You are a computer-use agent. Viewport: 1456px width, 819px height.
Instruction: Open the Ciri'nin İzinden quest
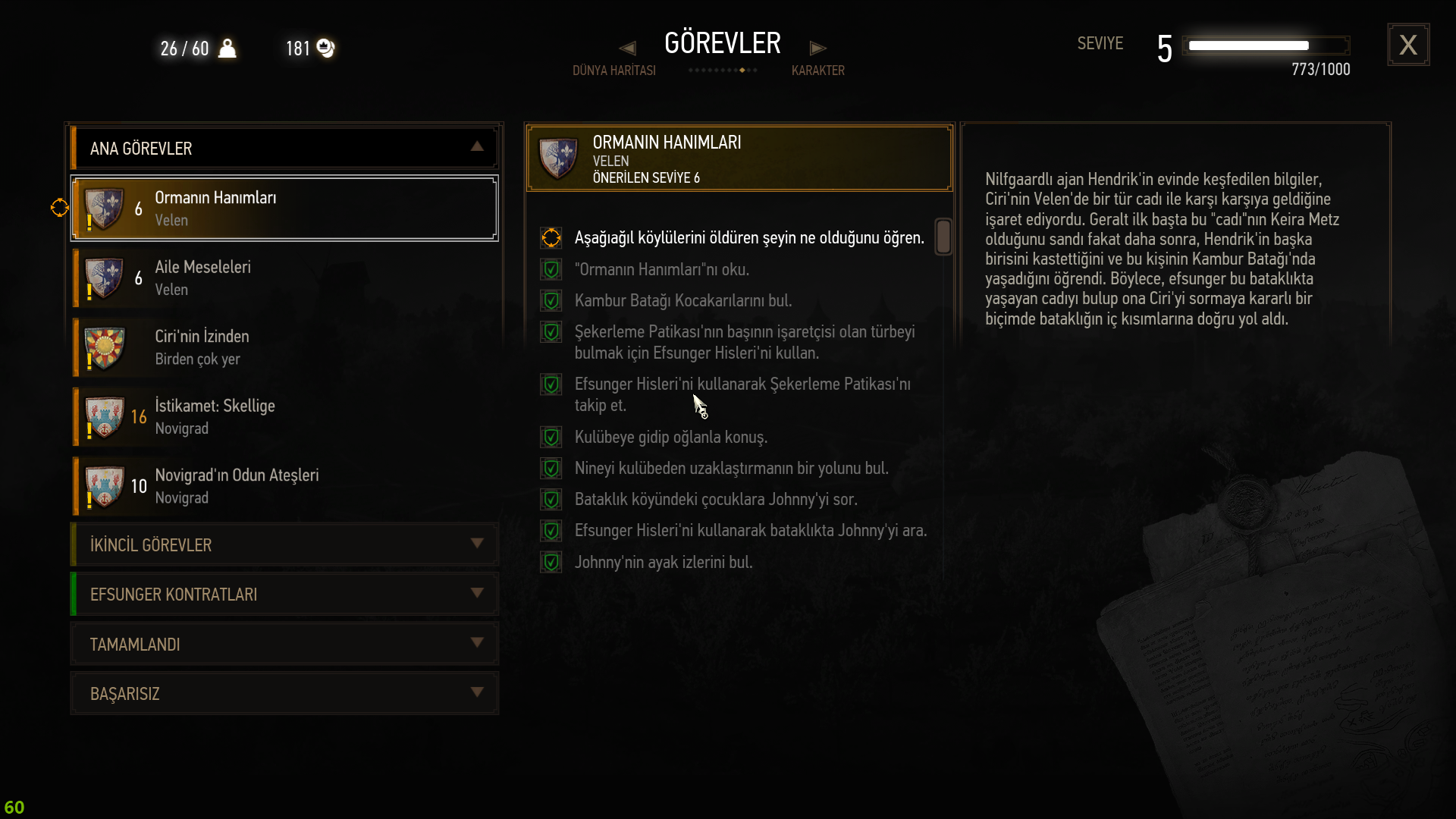click(284, 347)
